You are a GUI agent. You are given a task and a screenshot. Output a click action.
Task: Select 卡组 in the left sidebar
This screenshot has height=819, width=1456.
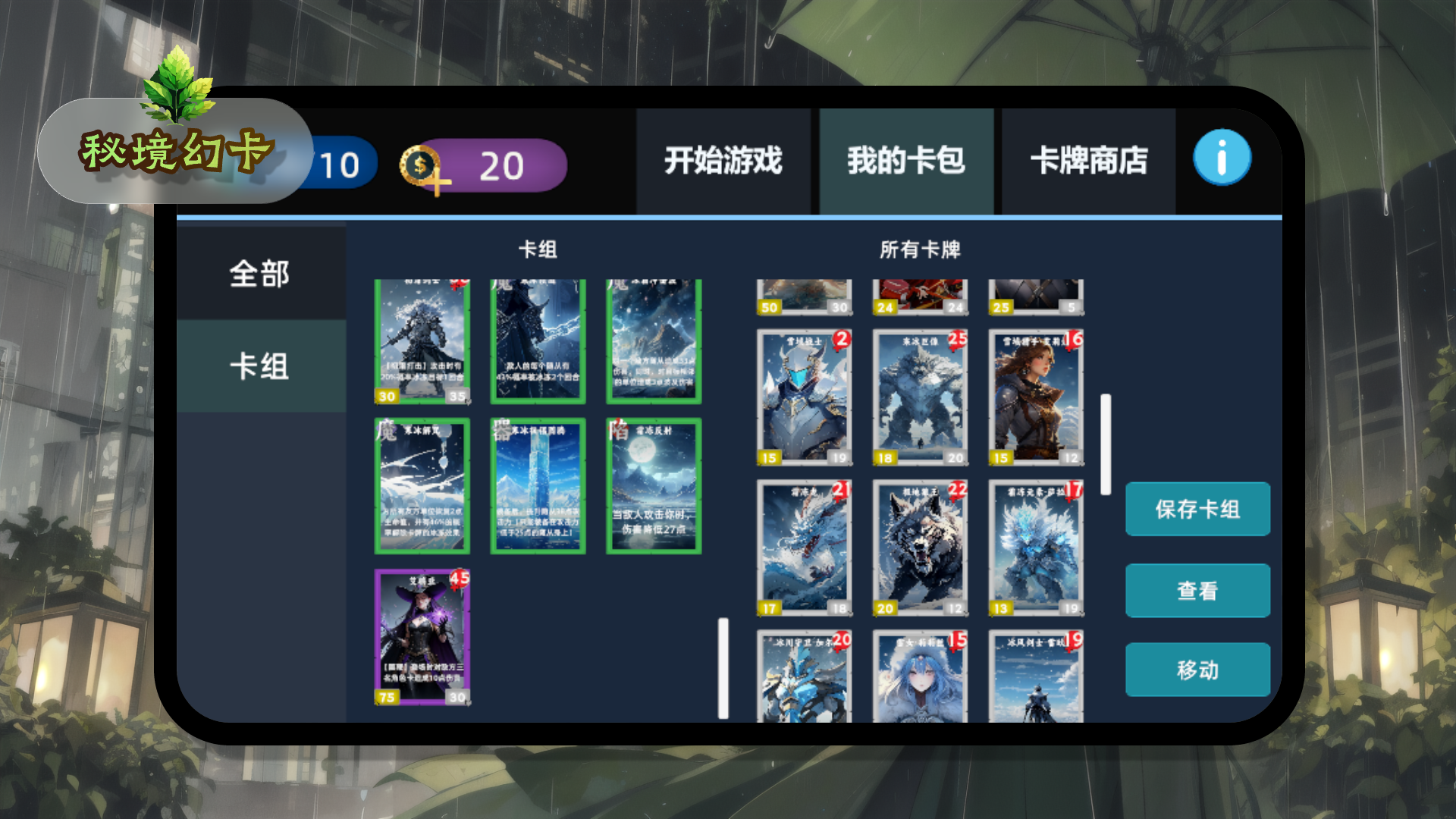pyautogui.click(x=260, y=364)
